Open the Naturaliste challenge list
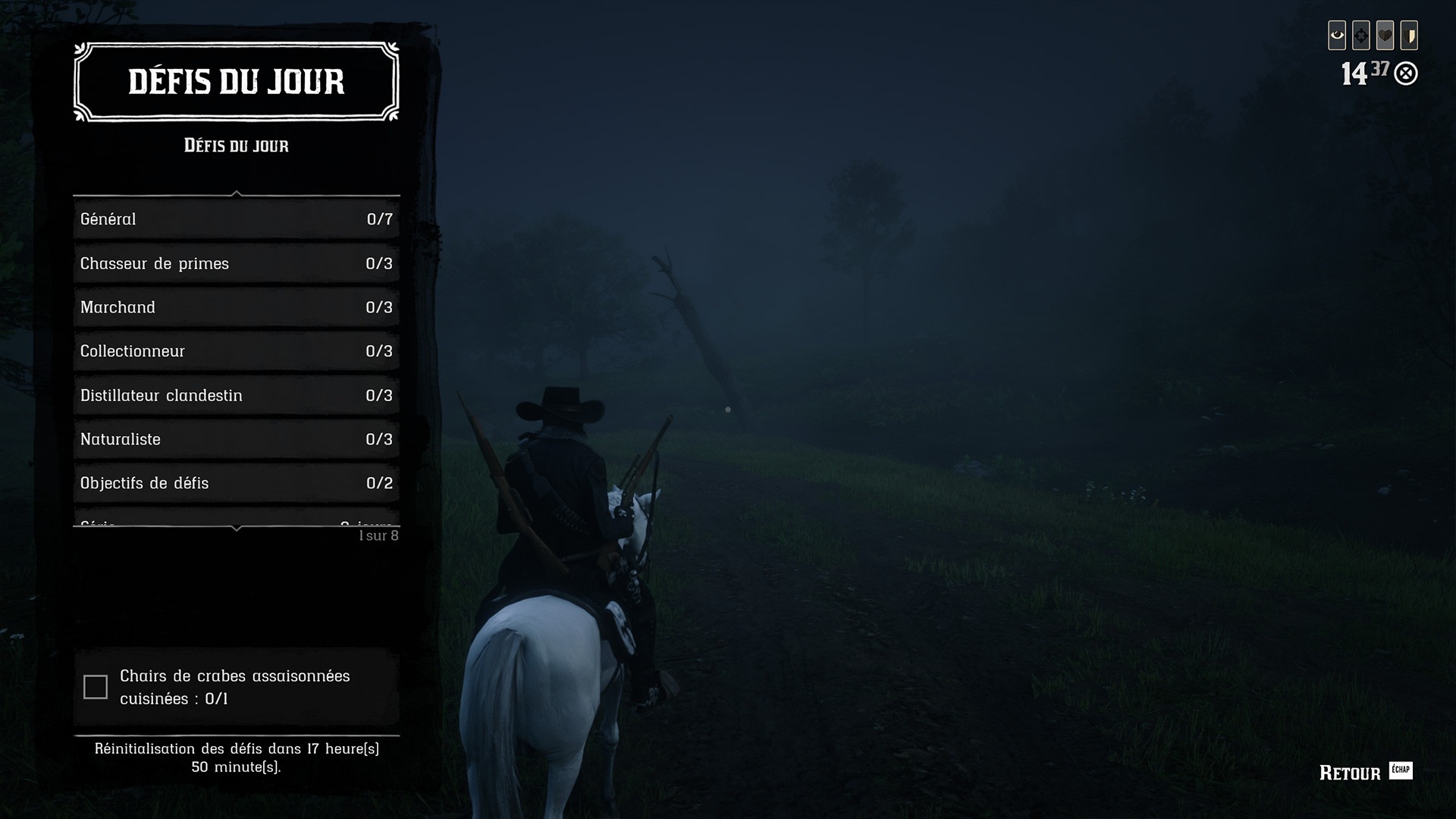Viewport: 1456px width, 819px height. click(236, 439)
